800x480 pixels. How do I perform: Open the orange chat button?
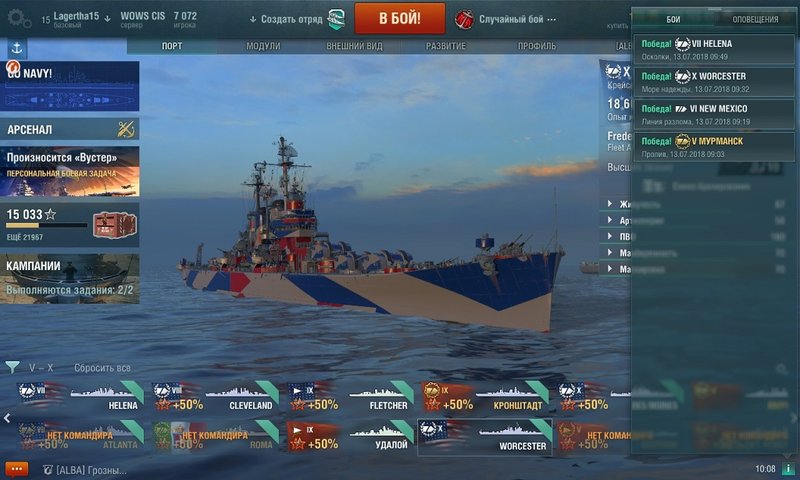[16, 468]
